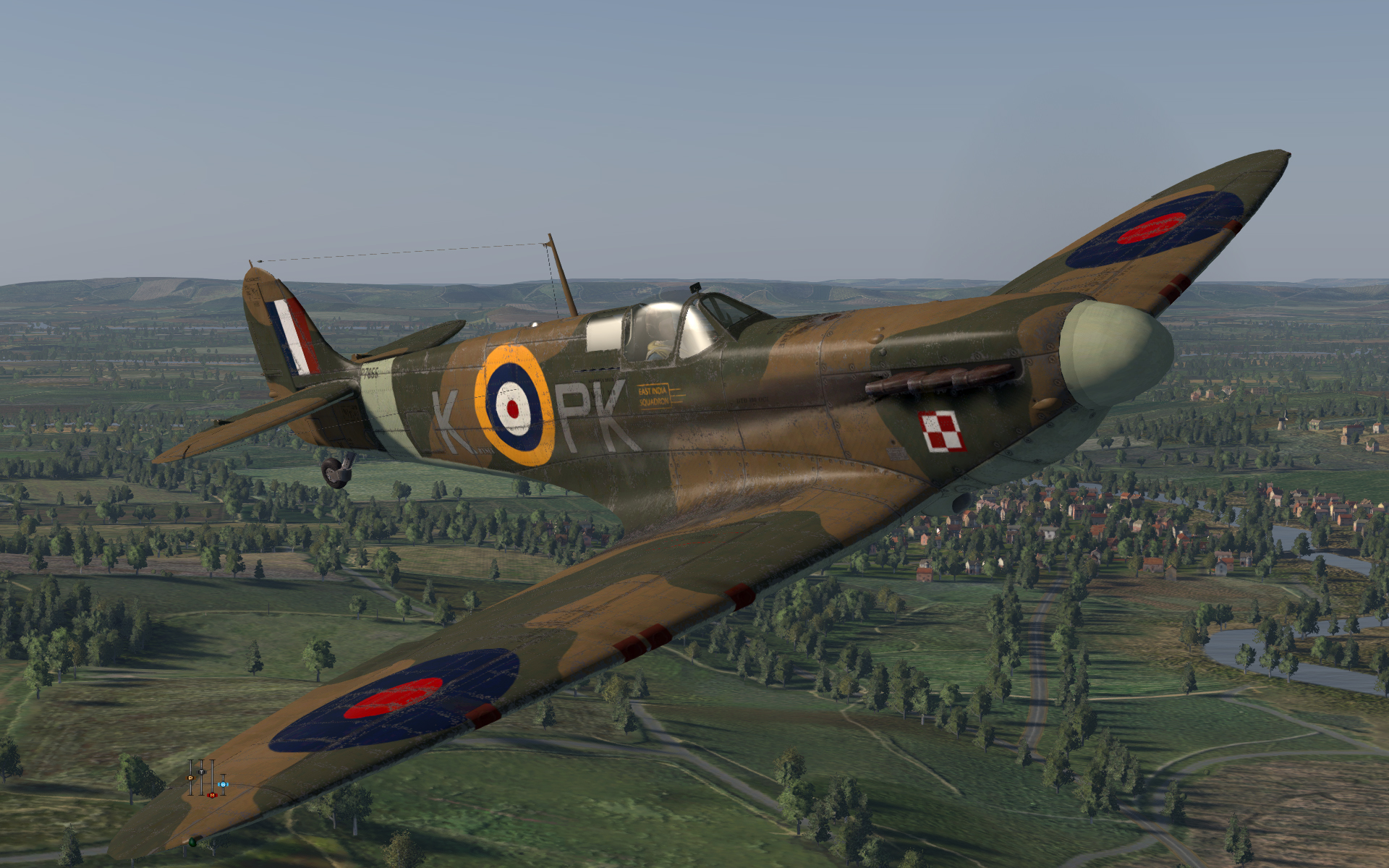Click the red M mixture slider handle
Viewport: 1389px width, 868px height.
point(212,795)
